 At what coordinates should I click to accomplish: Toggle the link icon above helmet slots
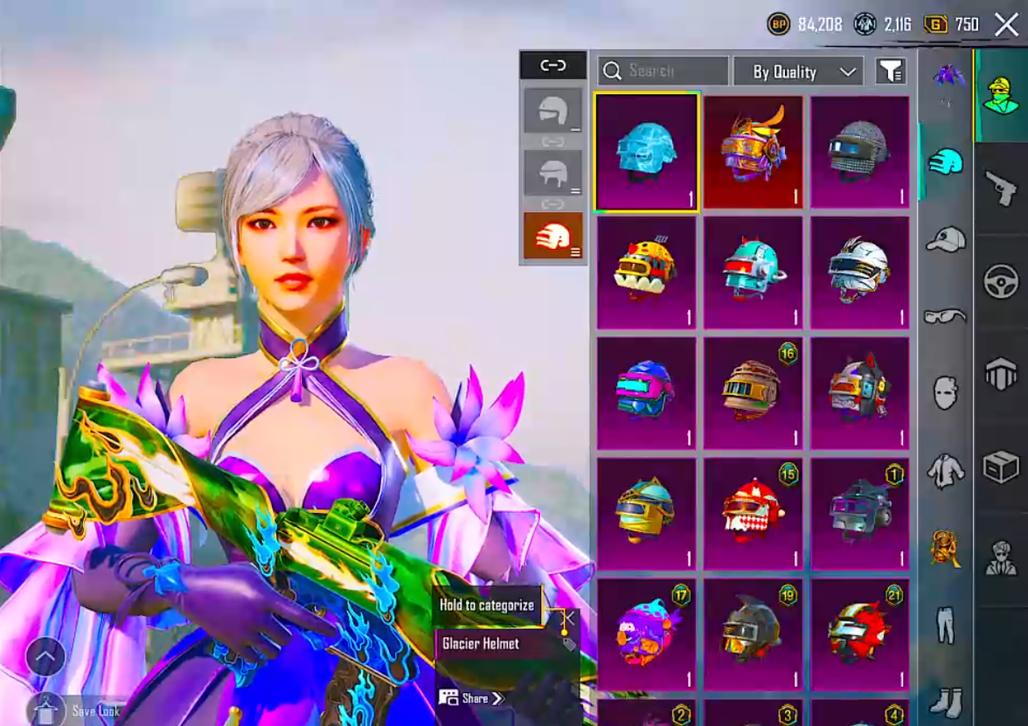(x=552, y=66)
